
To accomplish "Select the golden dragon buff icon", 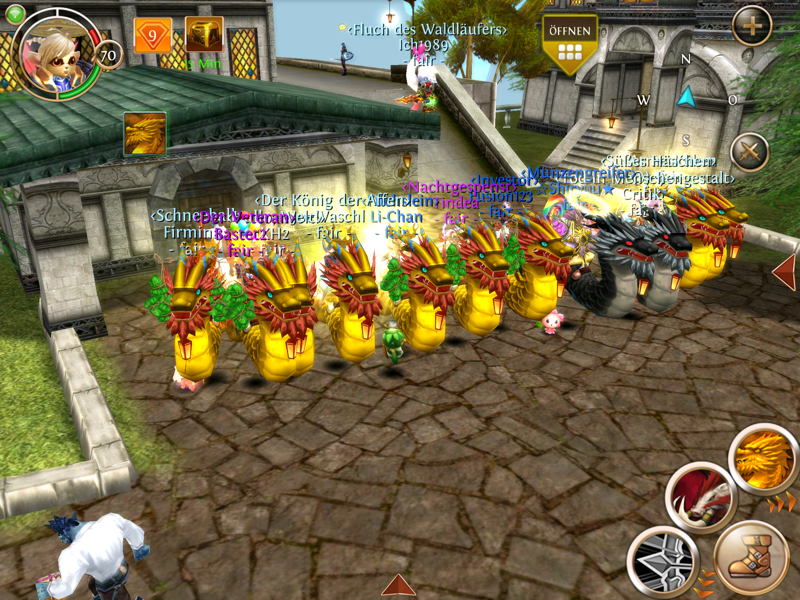I will tap(145, 133).
